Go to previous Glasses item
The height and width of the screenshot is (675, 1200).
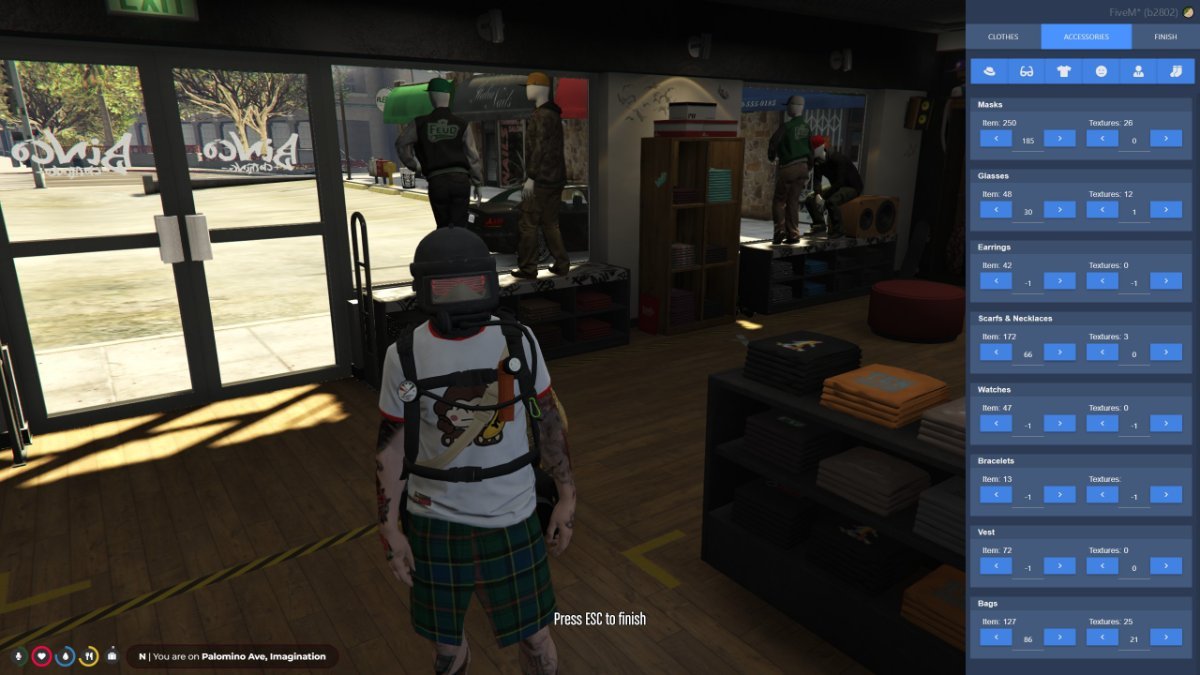tap(996, 209)
